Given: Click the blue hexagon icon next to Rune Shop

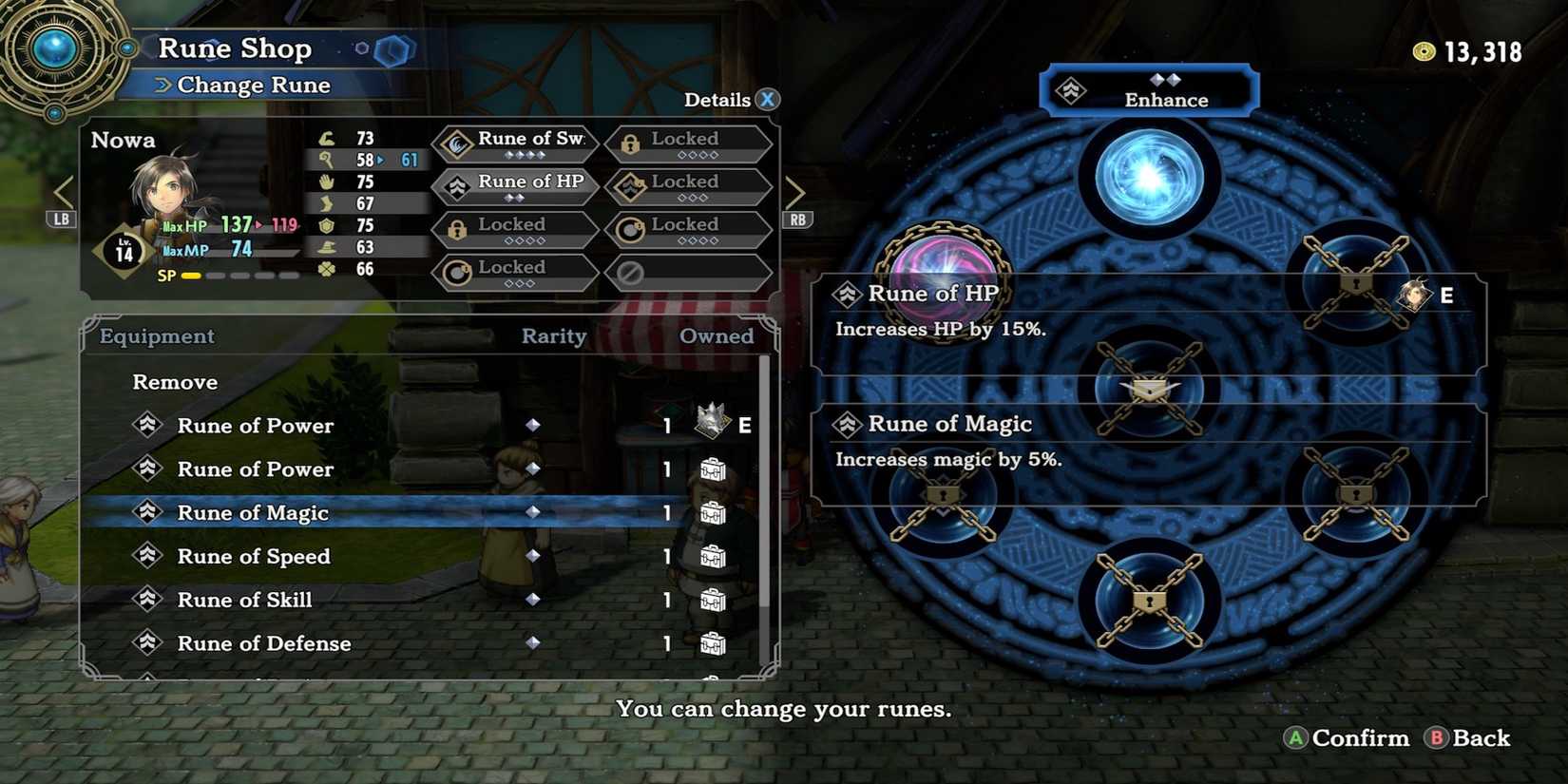Looking at the screenshot, I should [396, 50].
